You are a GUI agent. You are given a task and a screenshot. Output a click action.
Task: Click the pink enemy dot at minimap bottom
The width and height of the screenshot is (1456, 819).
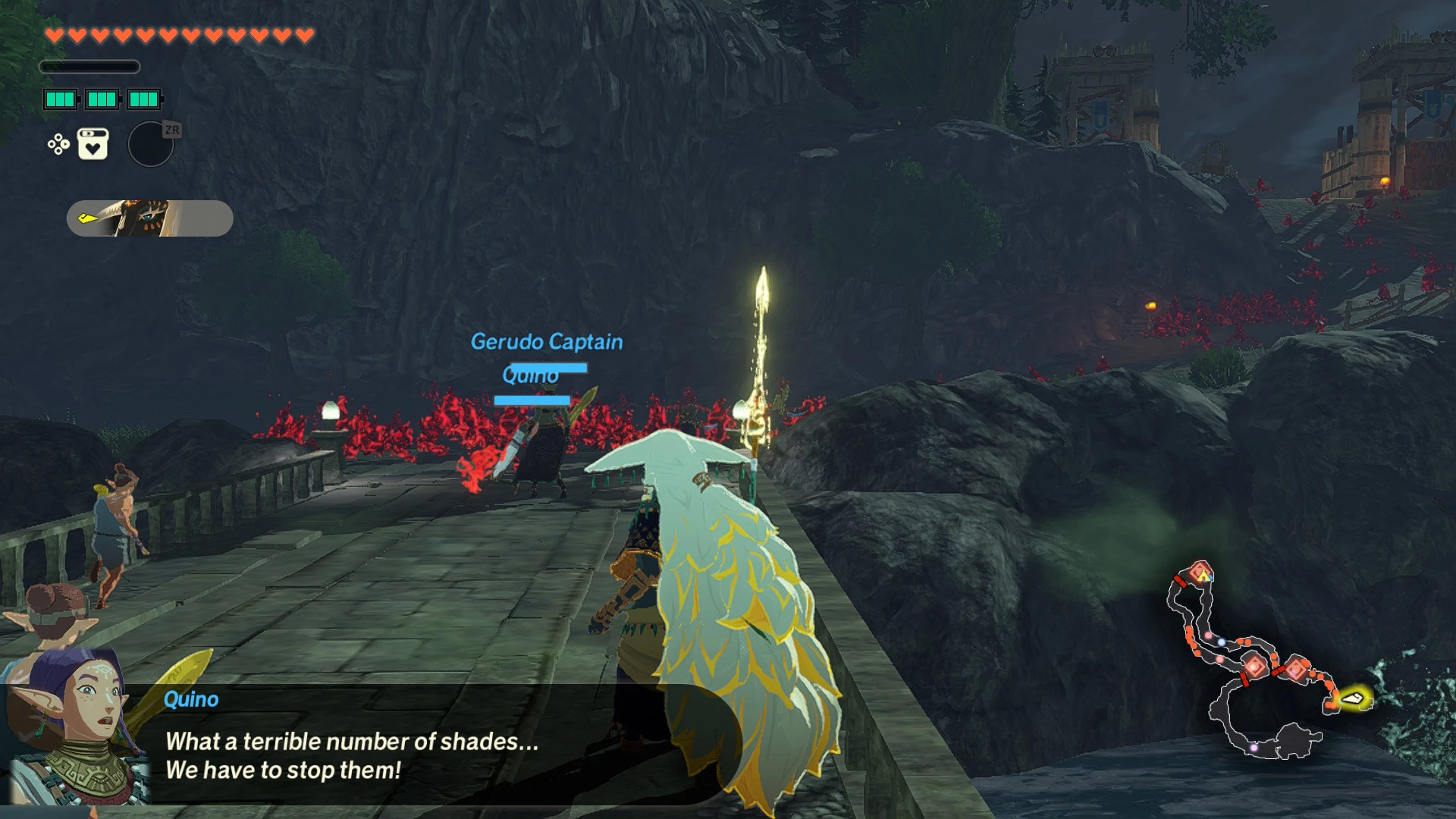(1254, 749)
